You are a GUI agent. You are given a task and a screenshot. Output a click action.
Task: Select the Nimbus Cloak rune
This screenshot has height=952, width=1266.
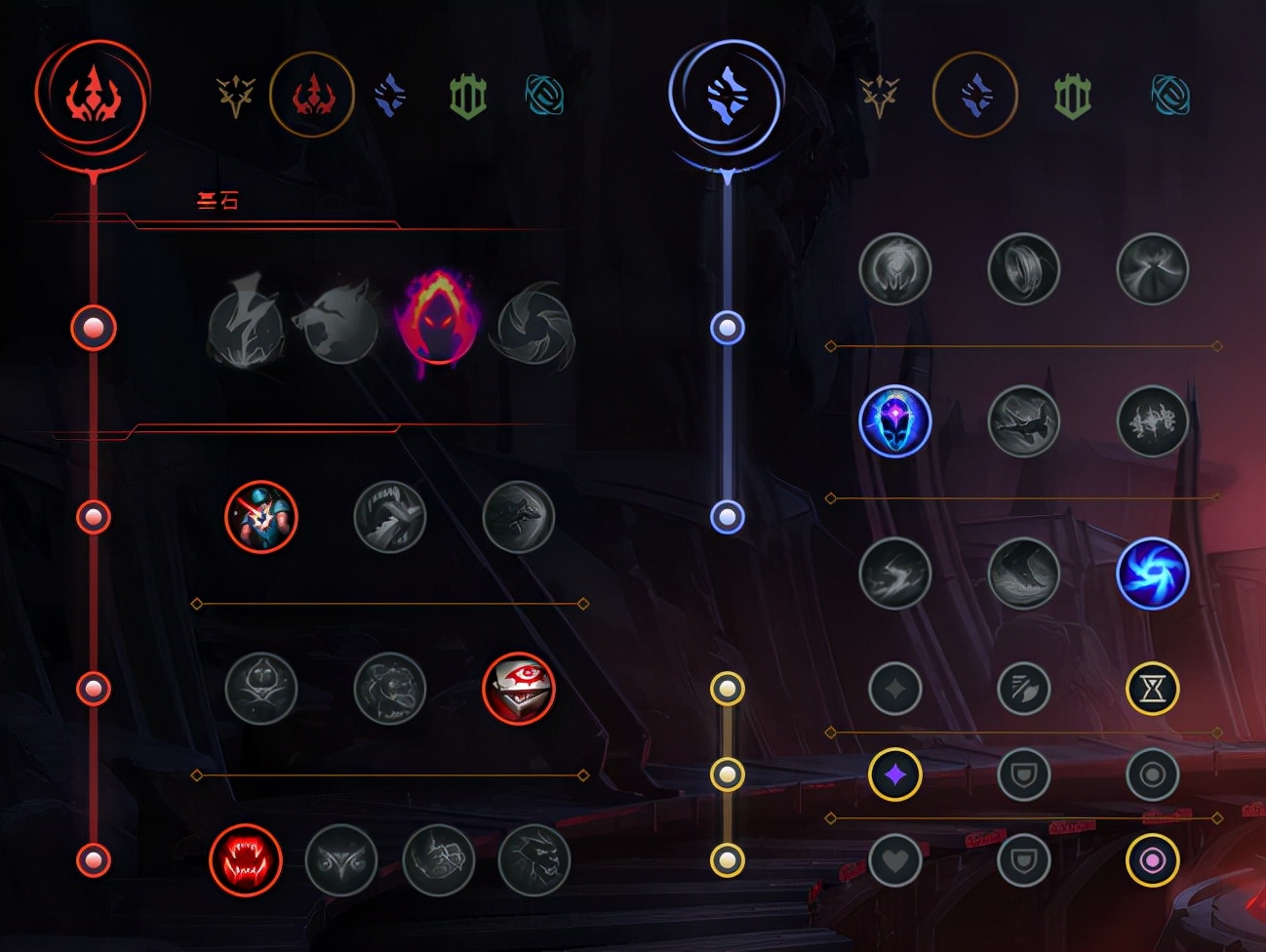point(1152,268)
